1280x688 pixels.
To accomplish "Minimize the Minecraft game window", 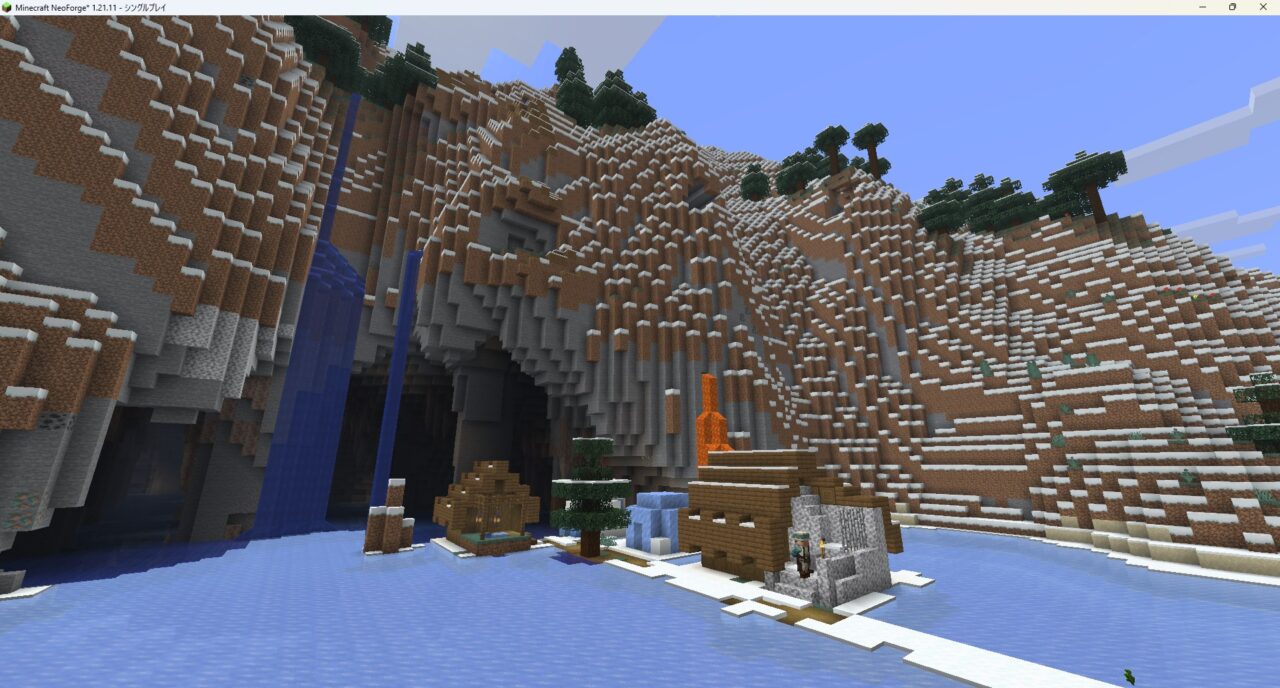I will (1201, 7).
